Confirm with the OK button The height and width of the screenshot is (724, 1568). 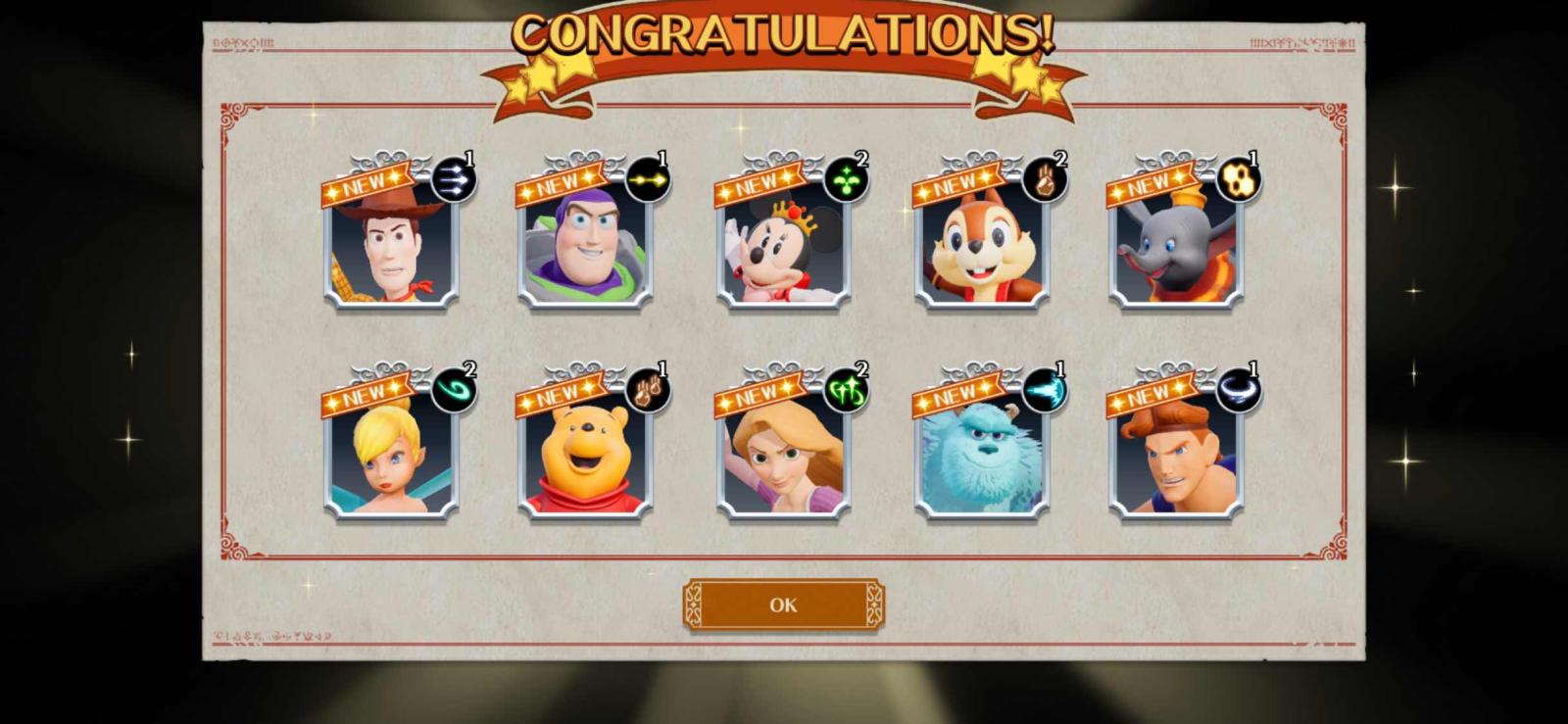(x=783, y=604)
